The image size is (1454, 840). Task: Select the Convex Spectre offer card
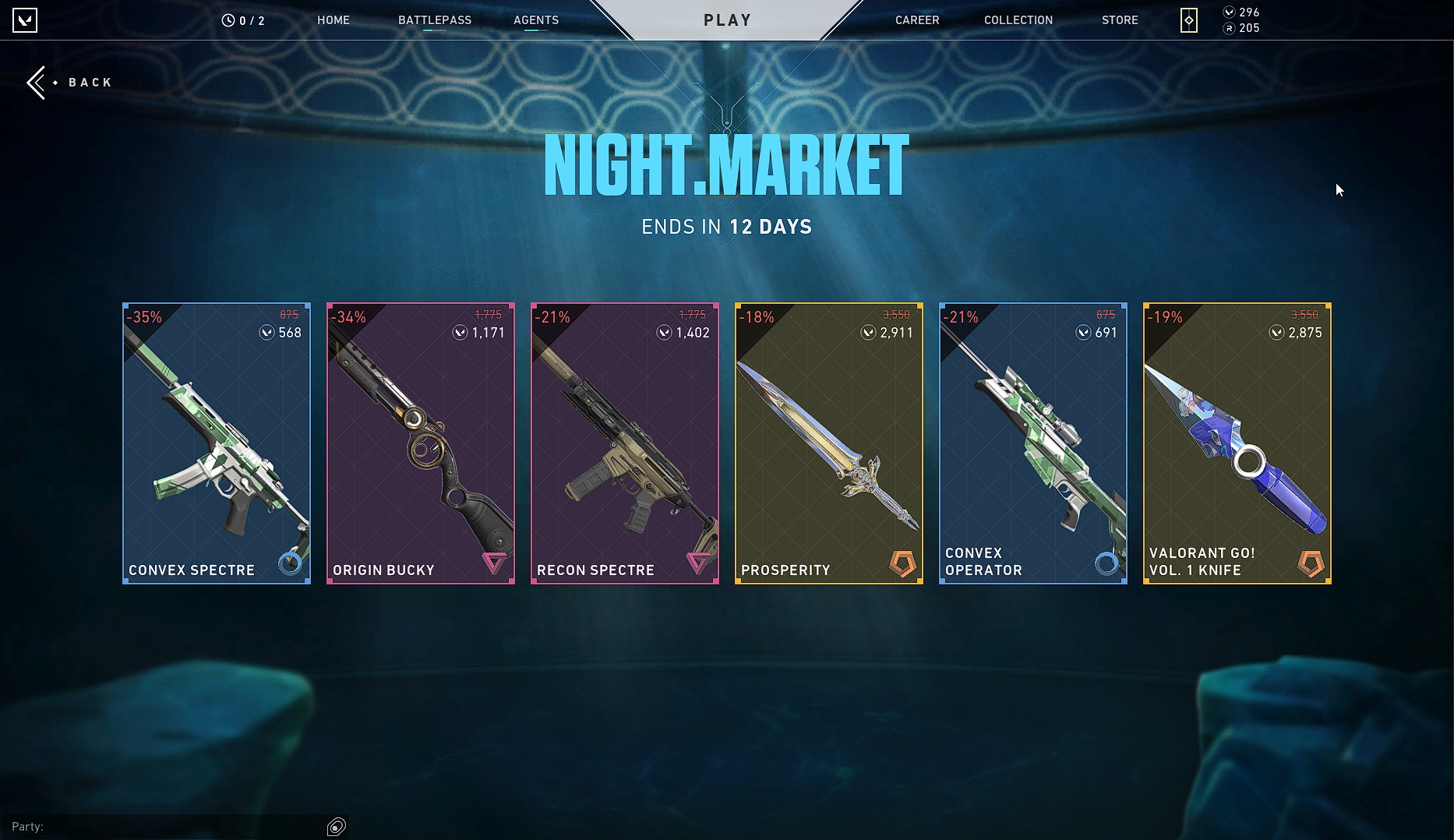click(217, 443)
